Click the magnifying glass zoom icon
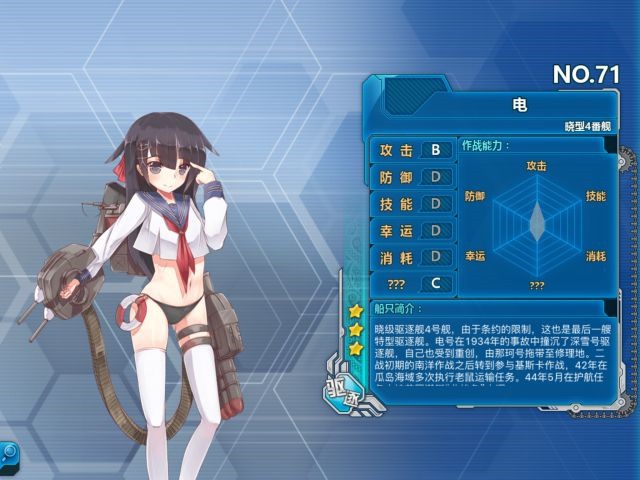 (x=8, y=453)
